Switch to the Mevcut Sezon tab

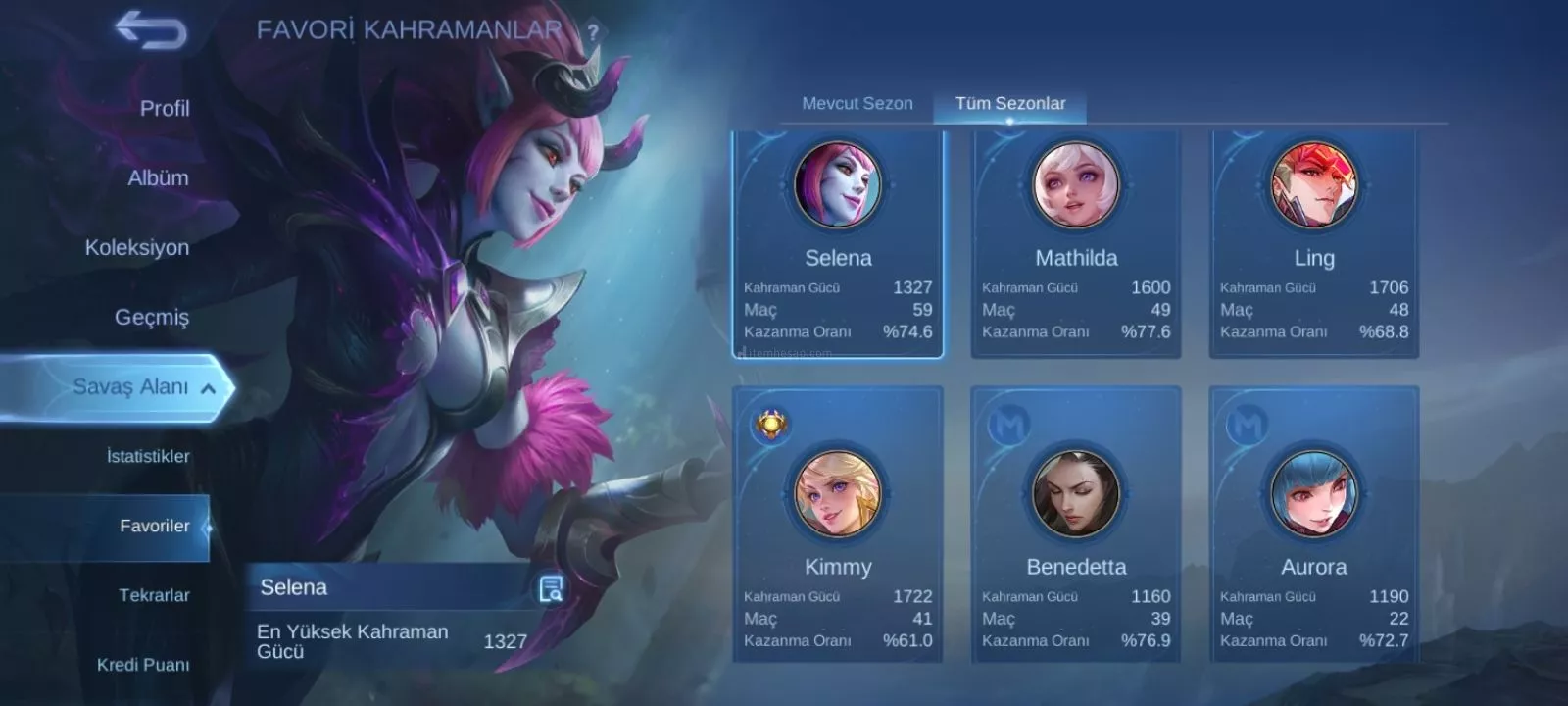click(857, 104)
